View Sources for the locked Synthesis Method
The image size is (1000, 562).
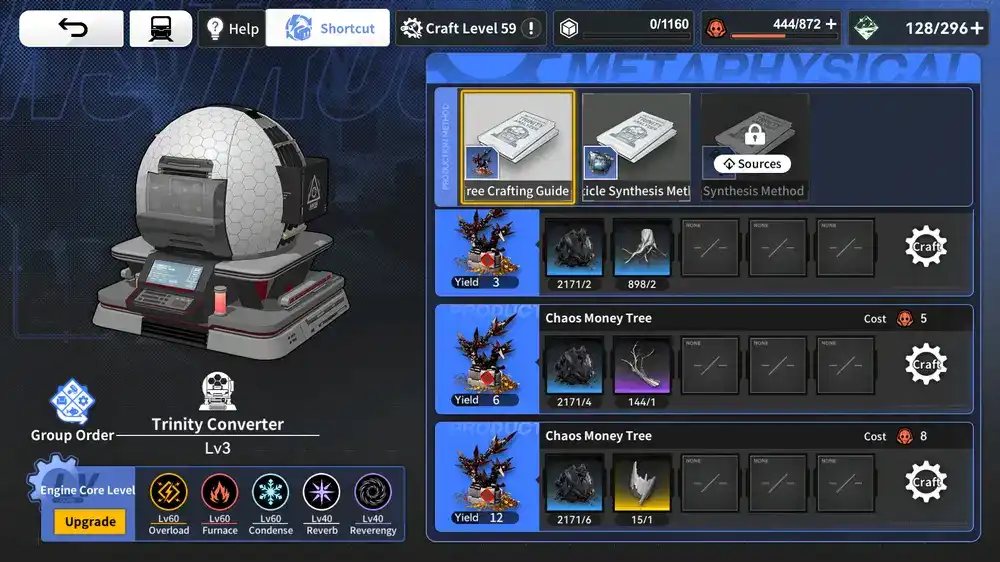752,164
